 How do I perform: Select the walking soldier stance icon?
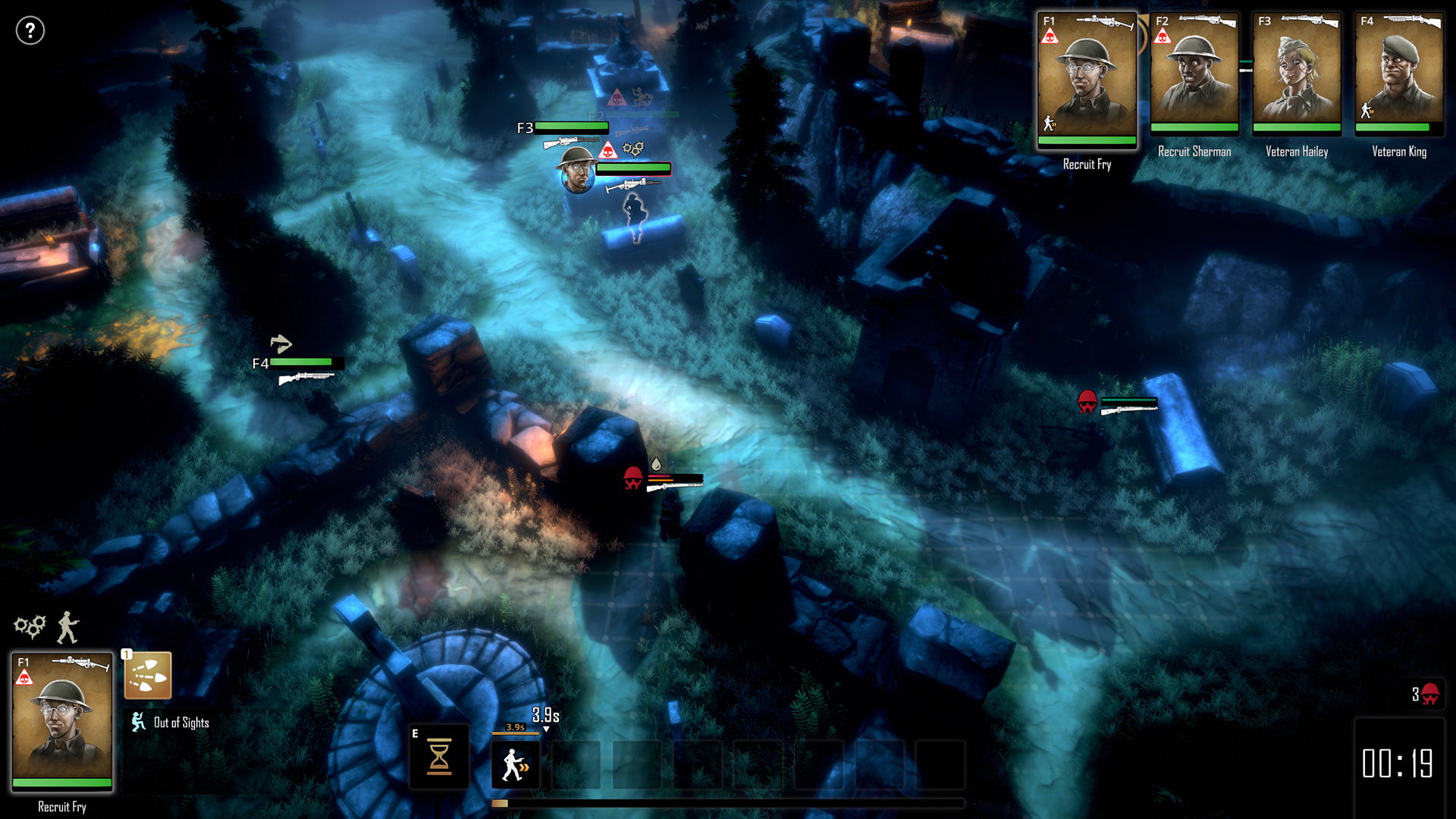tap(68, 627)
